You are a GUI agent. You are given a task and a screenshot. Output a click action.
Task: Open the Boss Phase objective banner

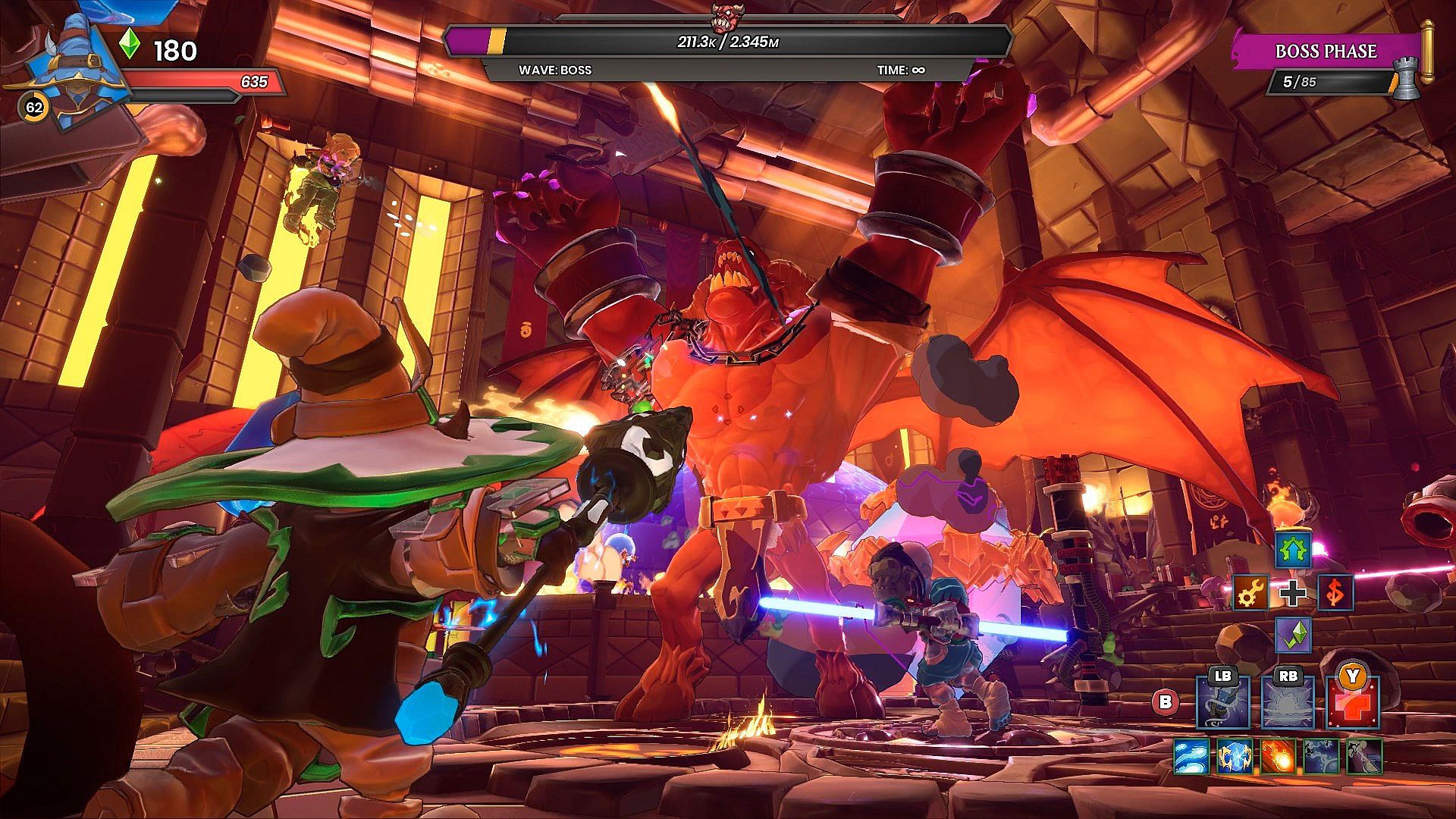coord(1326,52)
